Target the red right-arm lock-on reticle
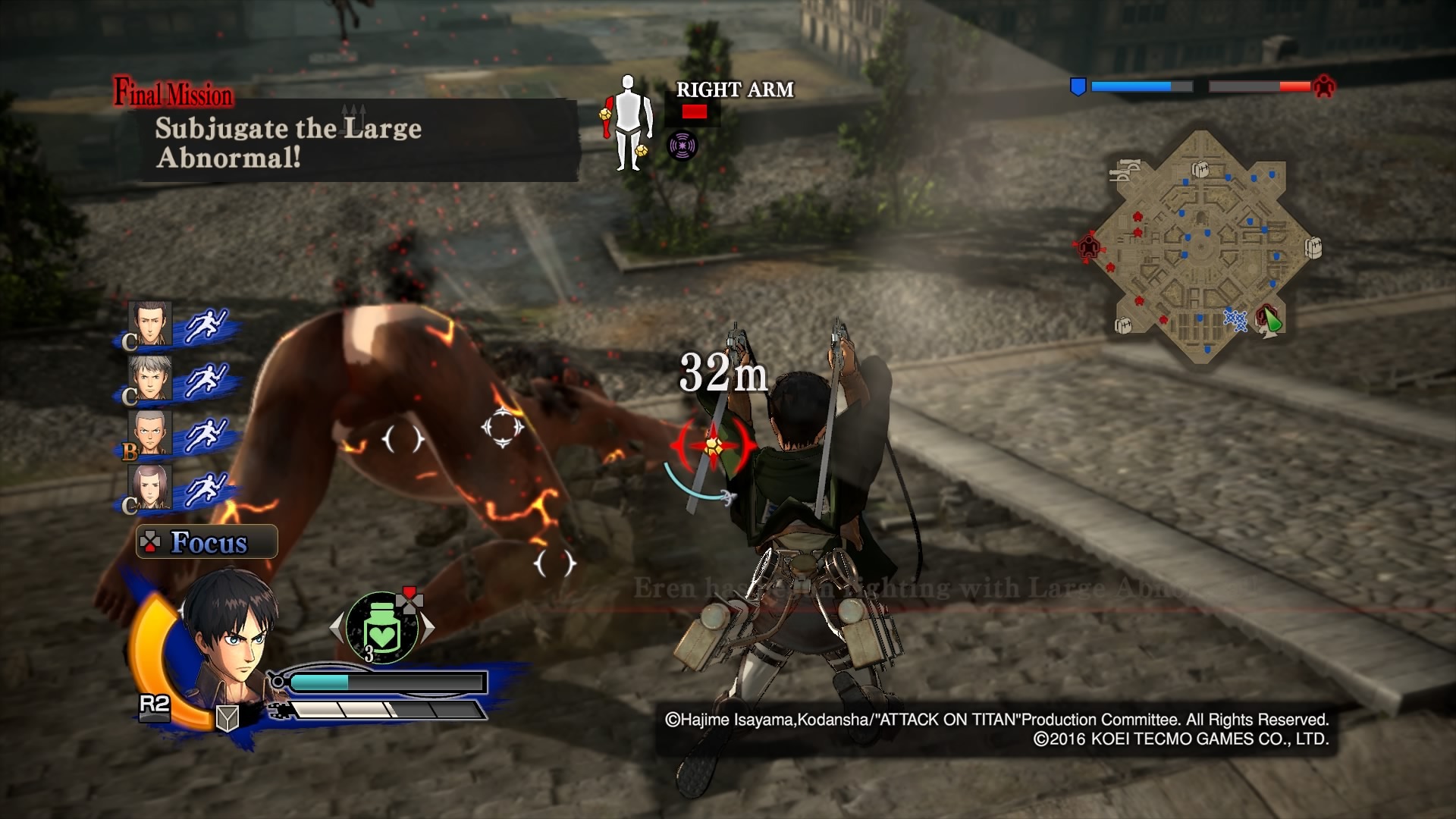Viewport: 1456px width, 819px height. coord(713,446)
